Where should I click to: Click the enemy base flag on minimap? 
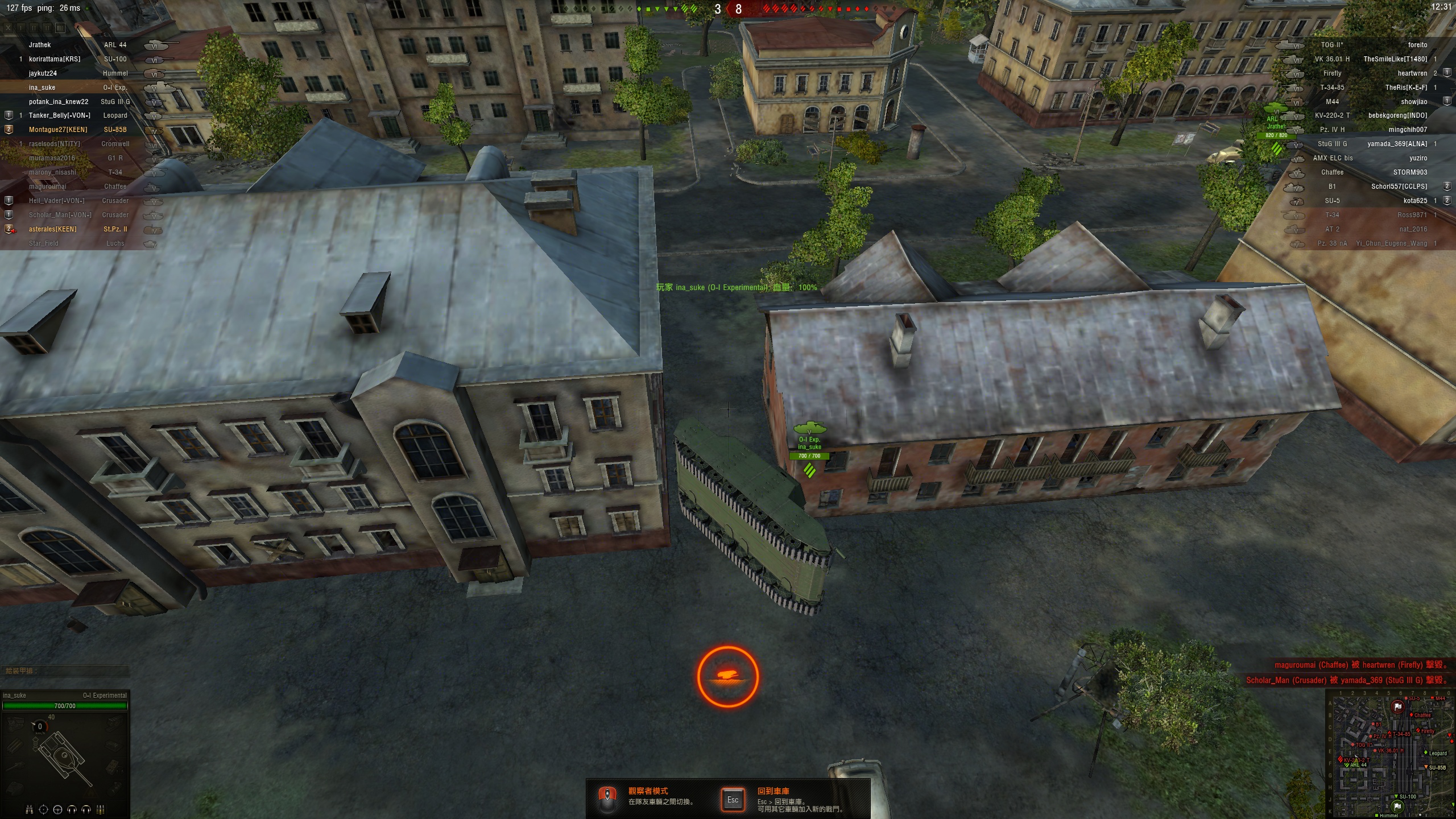(1397, 707)
